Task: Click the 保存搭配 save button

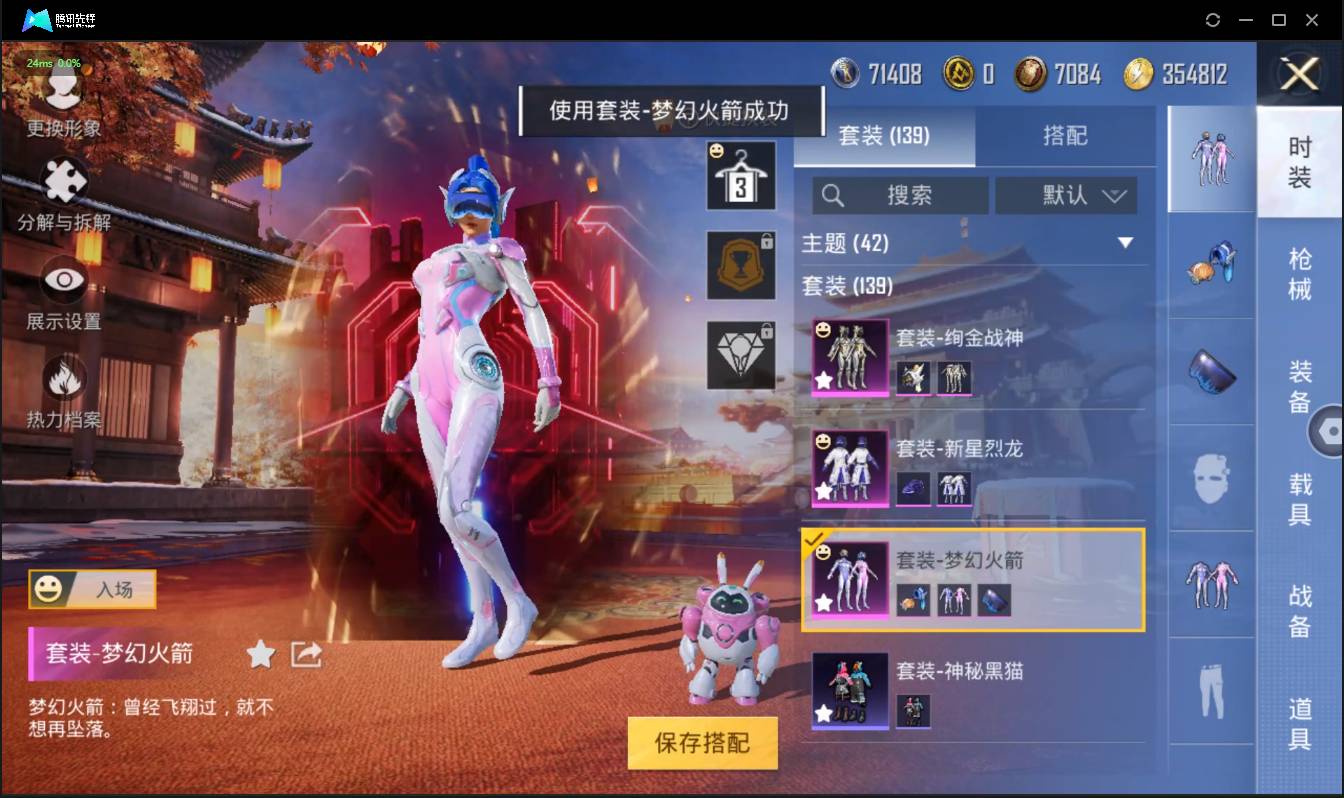Action: [x=702, y=744]
